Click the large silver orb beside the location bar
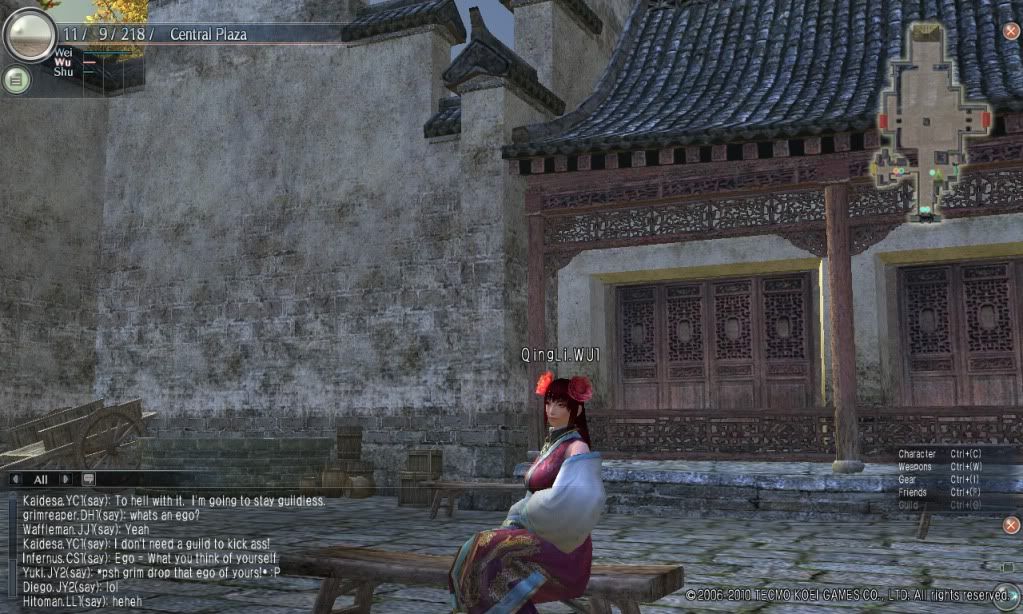Viewport: 1023px width, 614px height. click(29, 34)
